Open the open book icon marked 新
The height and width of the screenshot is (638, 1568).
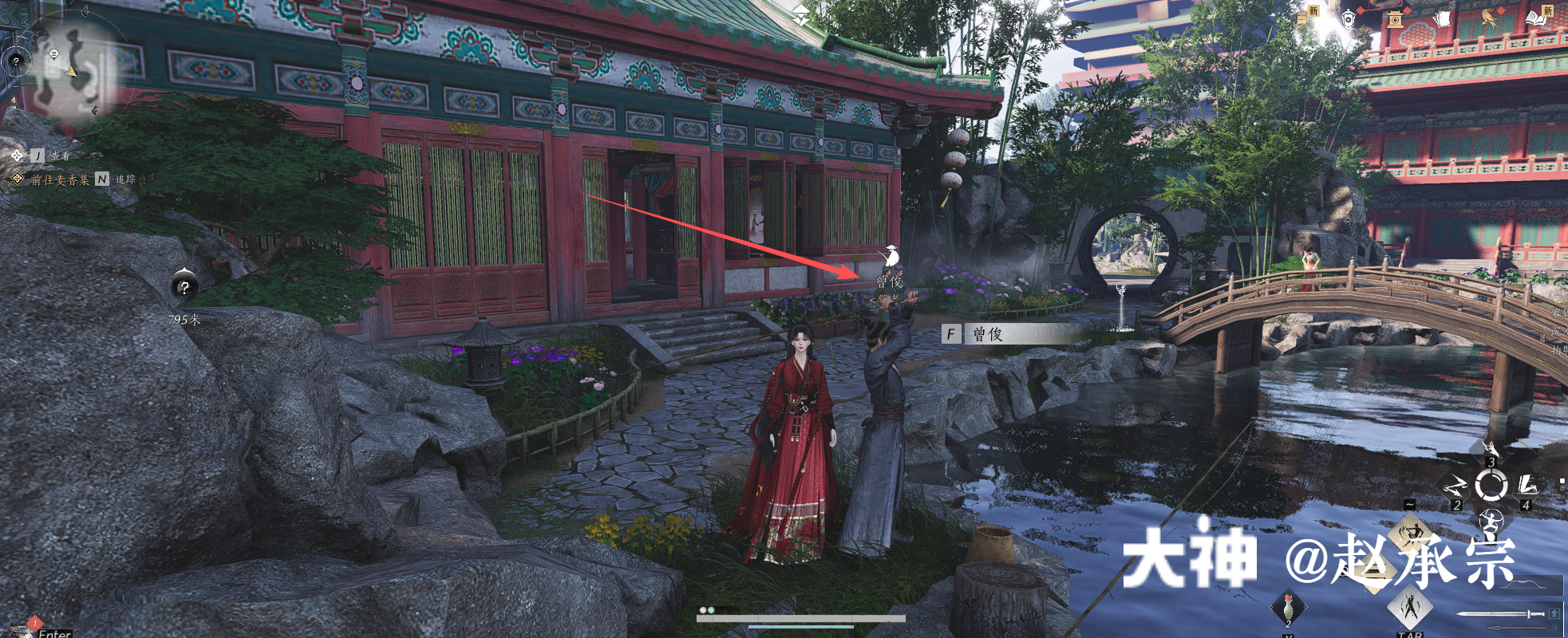[x=1536, y=18]
